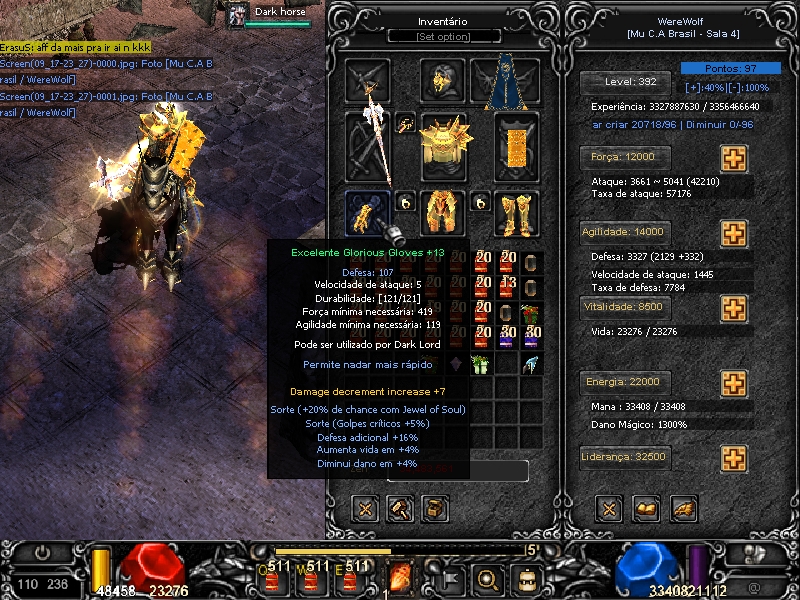Select the equipped golden armor chestpiece
This screenshot has width=800, height=600.
(x=444, y=146)
